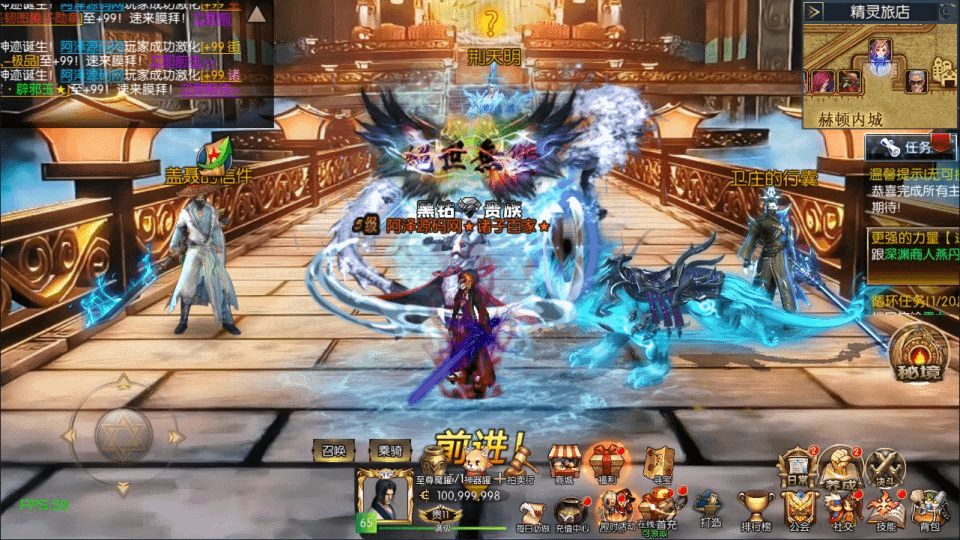Enter the 秘境 secret realm
Screen dimensions: 960x540
[x=918, y=353]
